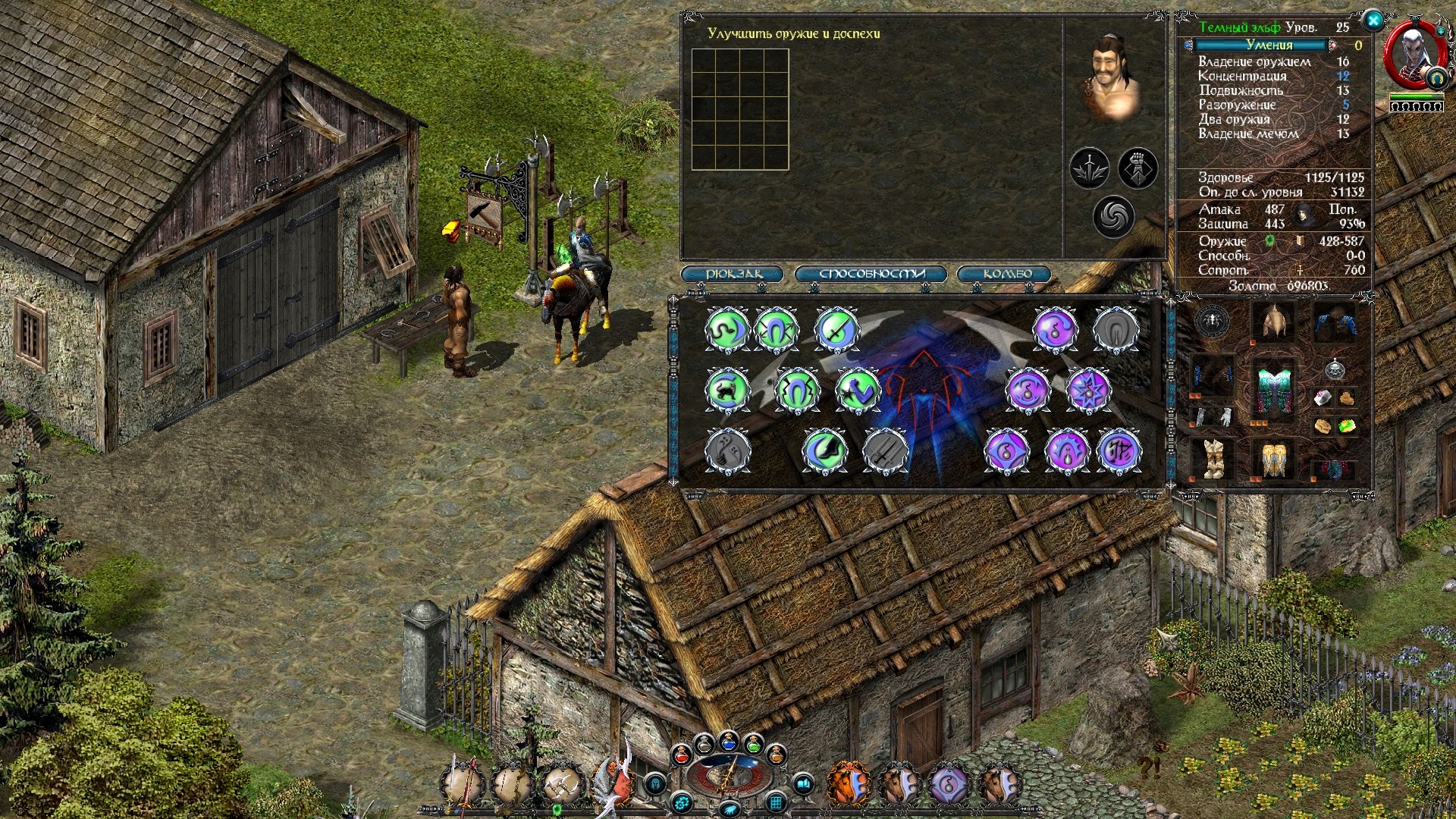Screen dimensions: 1456x819
Task: Select the purple rune glyph skill
Action: [1119, 451]
